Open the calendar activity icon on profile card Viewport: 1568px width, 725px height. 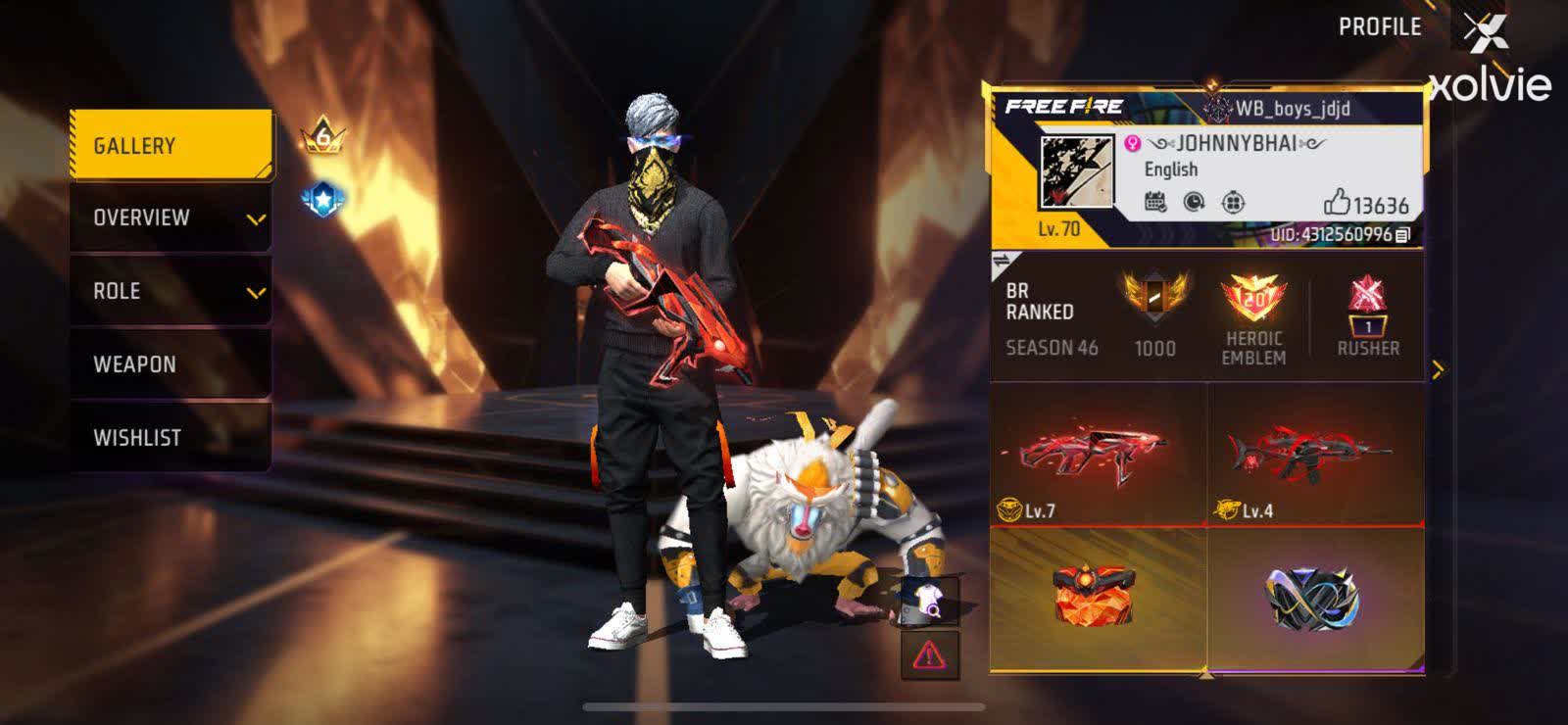(x=1155, y=202)
